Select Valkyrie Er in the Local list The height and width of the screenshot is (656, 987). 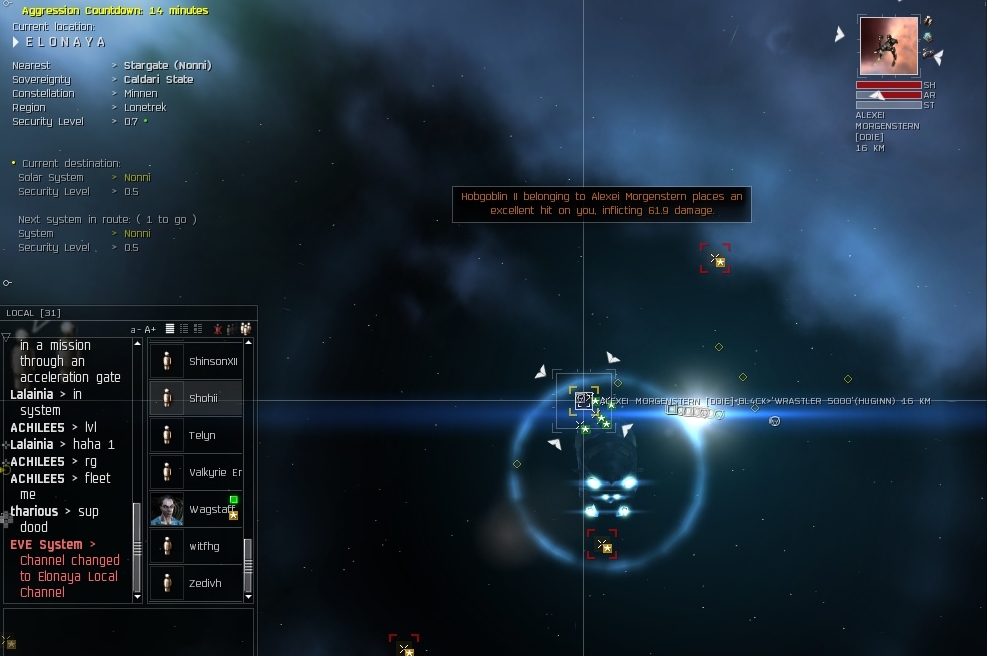click(x=214, y=472)
